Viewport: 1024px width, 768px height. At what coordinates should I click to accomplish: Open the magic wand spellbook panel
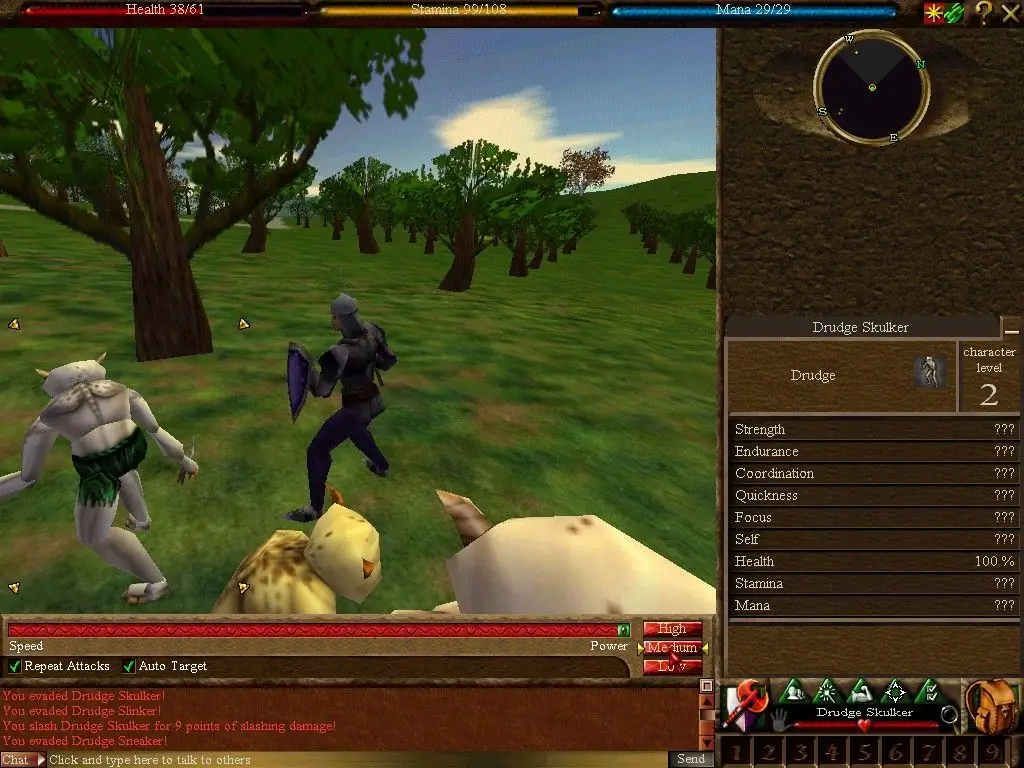point(827,691)
